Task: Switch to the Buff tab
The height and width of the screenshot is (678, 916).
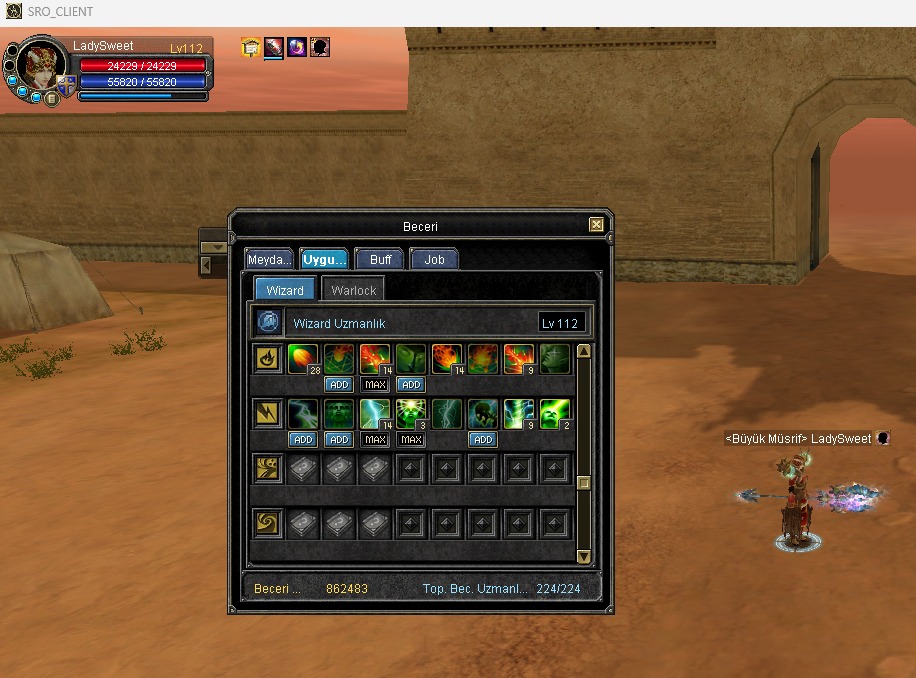Action: (380, 259)
